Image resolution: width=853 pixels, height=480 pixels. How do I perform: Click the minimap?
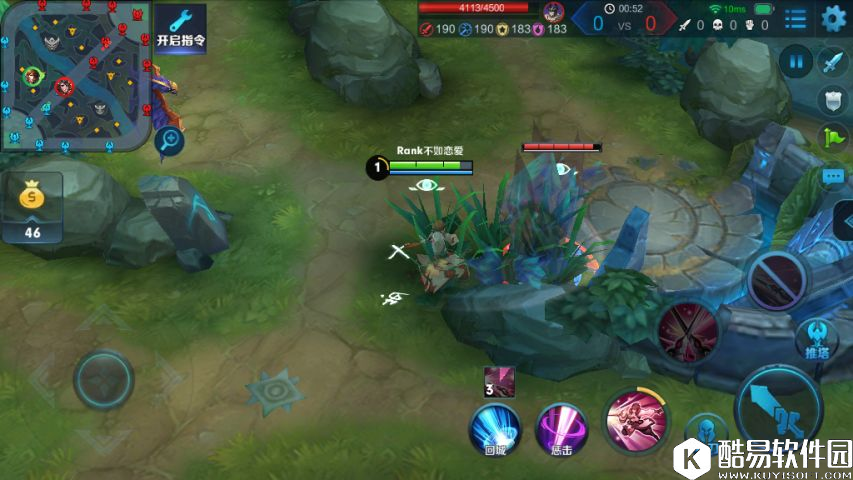(75, 75)
